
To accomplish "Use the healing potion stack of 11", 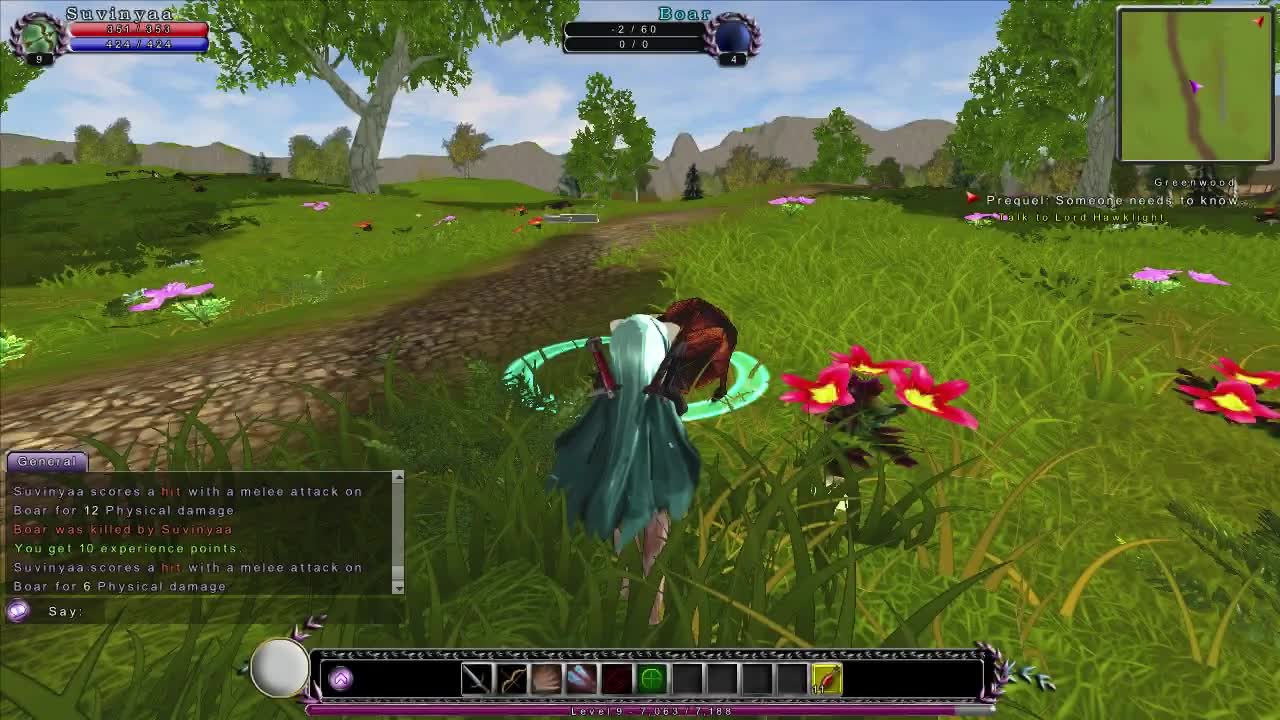I will coord(827,678).
